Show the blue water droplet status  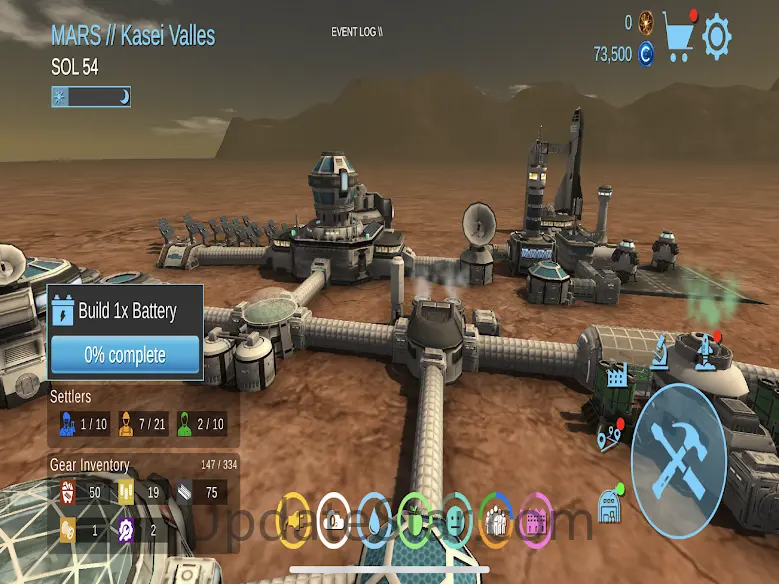(373, 520)
